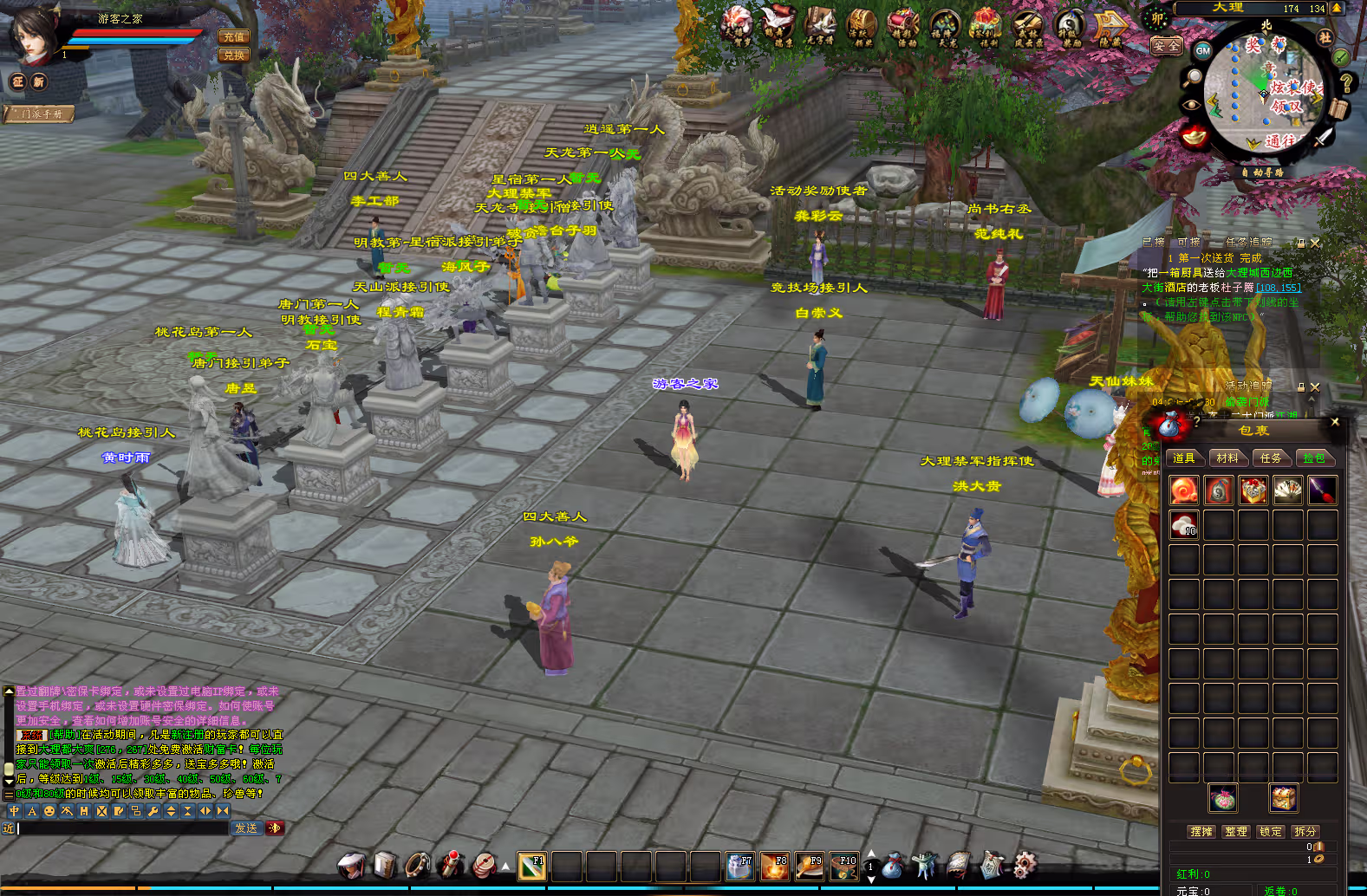Open the magnifying glass minimap search

click(1194, 76)
